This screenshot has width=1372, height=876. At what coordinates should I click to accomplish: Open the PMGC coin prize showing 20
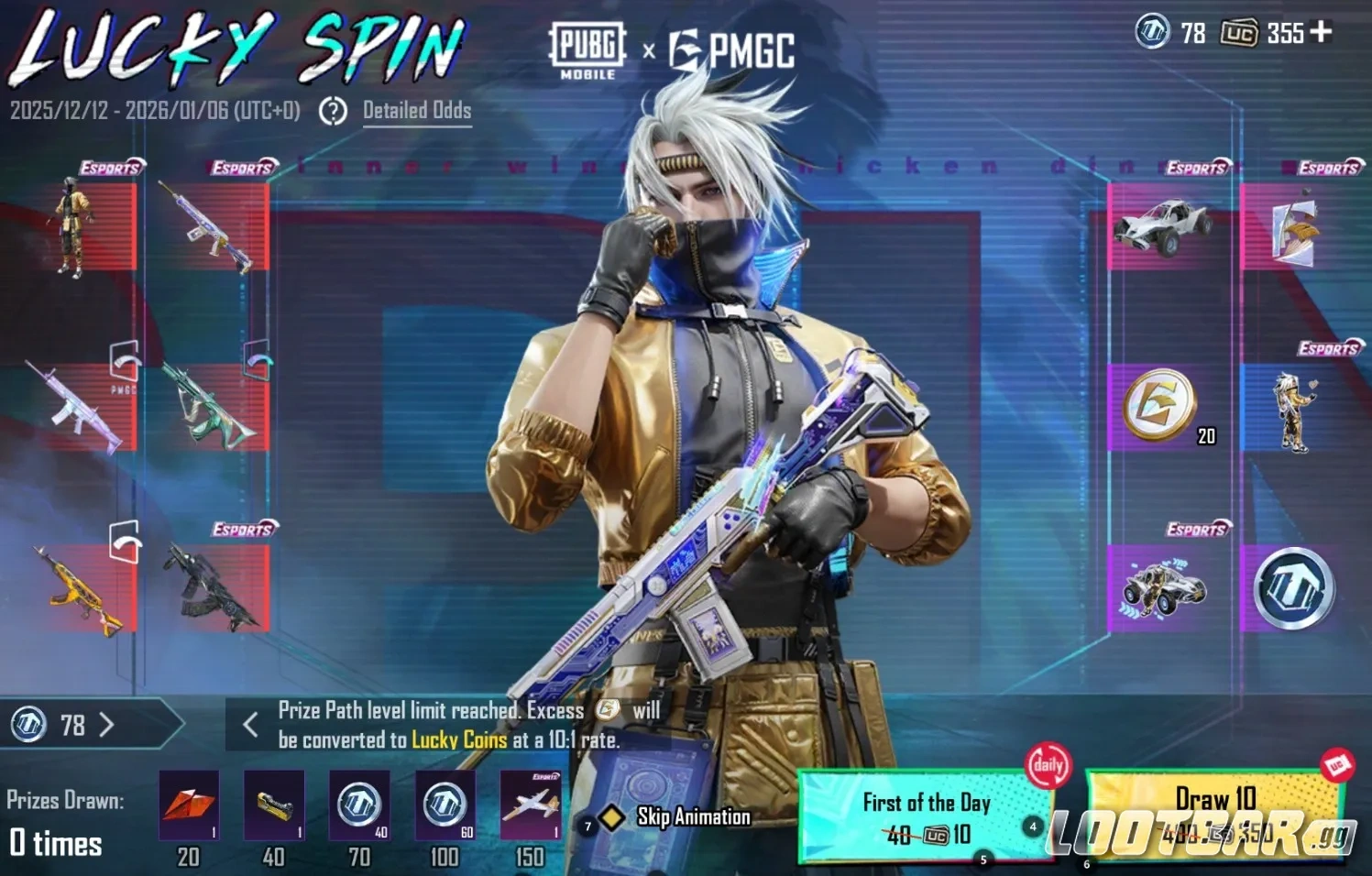coord(1161,403)
